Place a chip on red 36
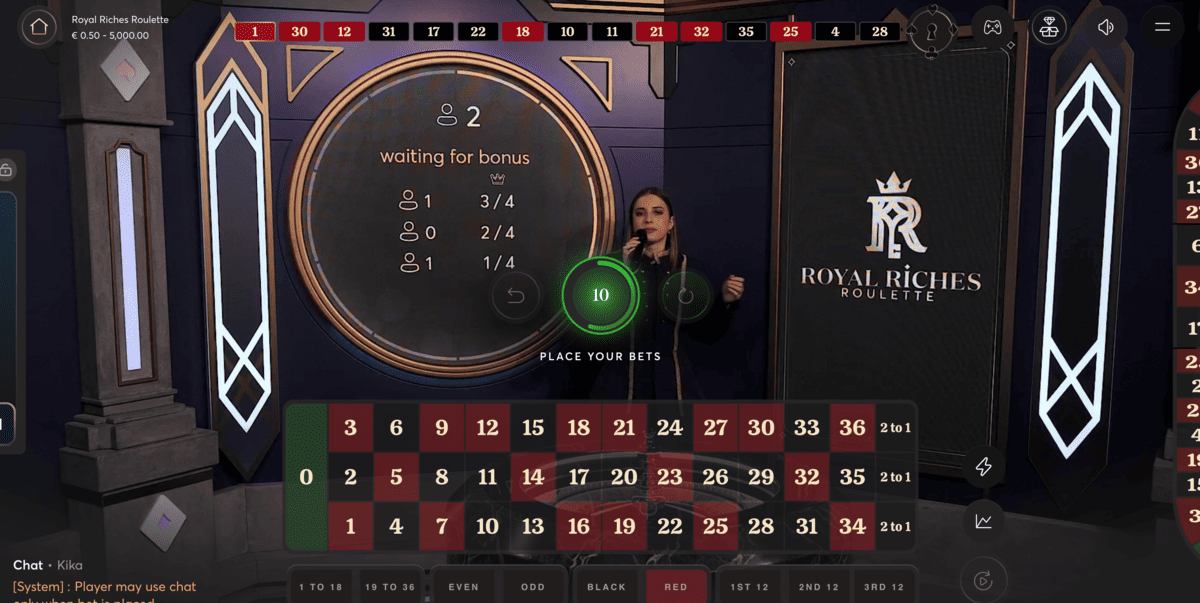 tap(852, 428)
